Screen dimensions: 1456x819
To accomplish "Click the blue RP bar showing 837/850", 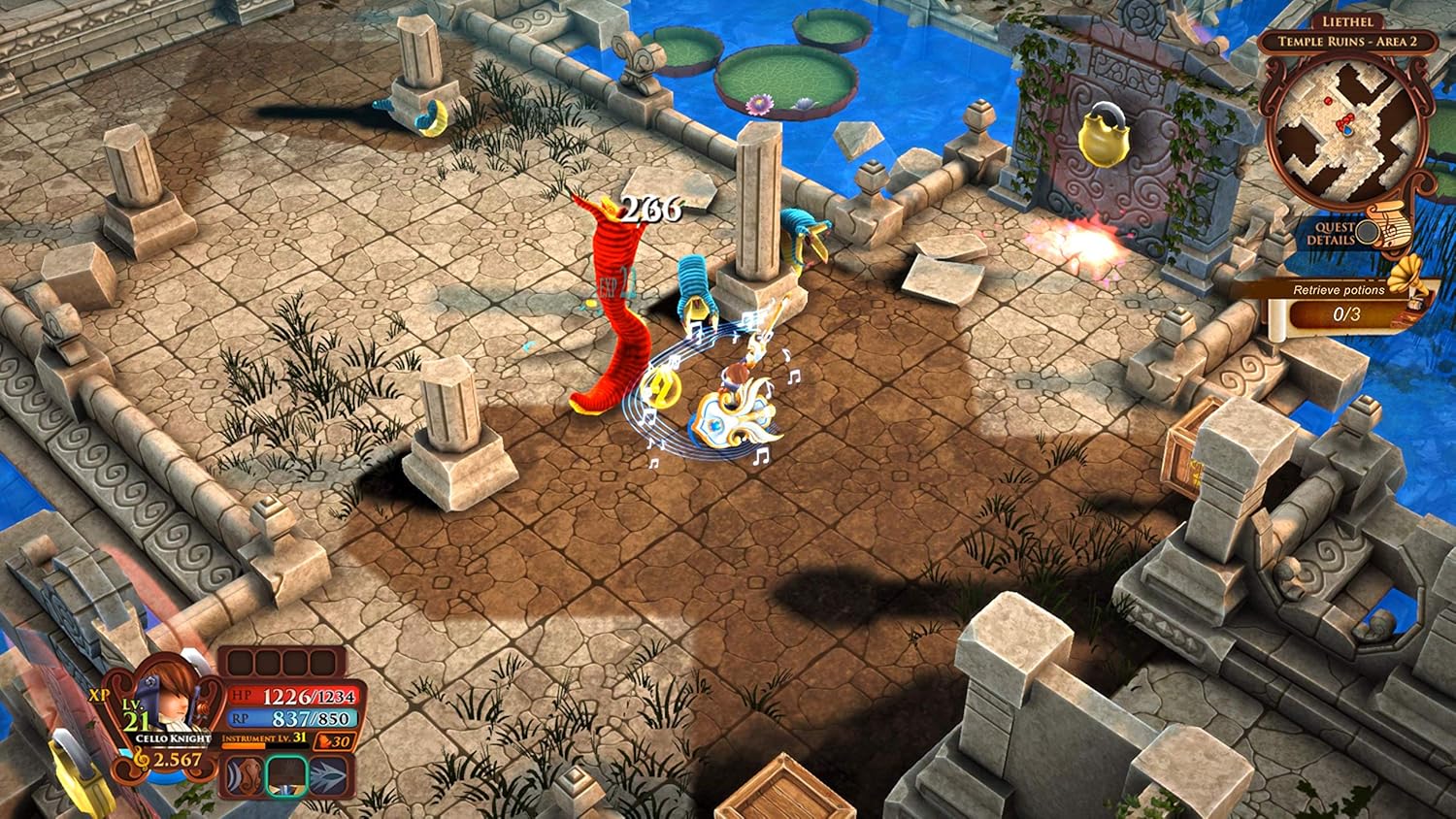I will click(296, 719).
